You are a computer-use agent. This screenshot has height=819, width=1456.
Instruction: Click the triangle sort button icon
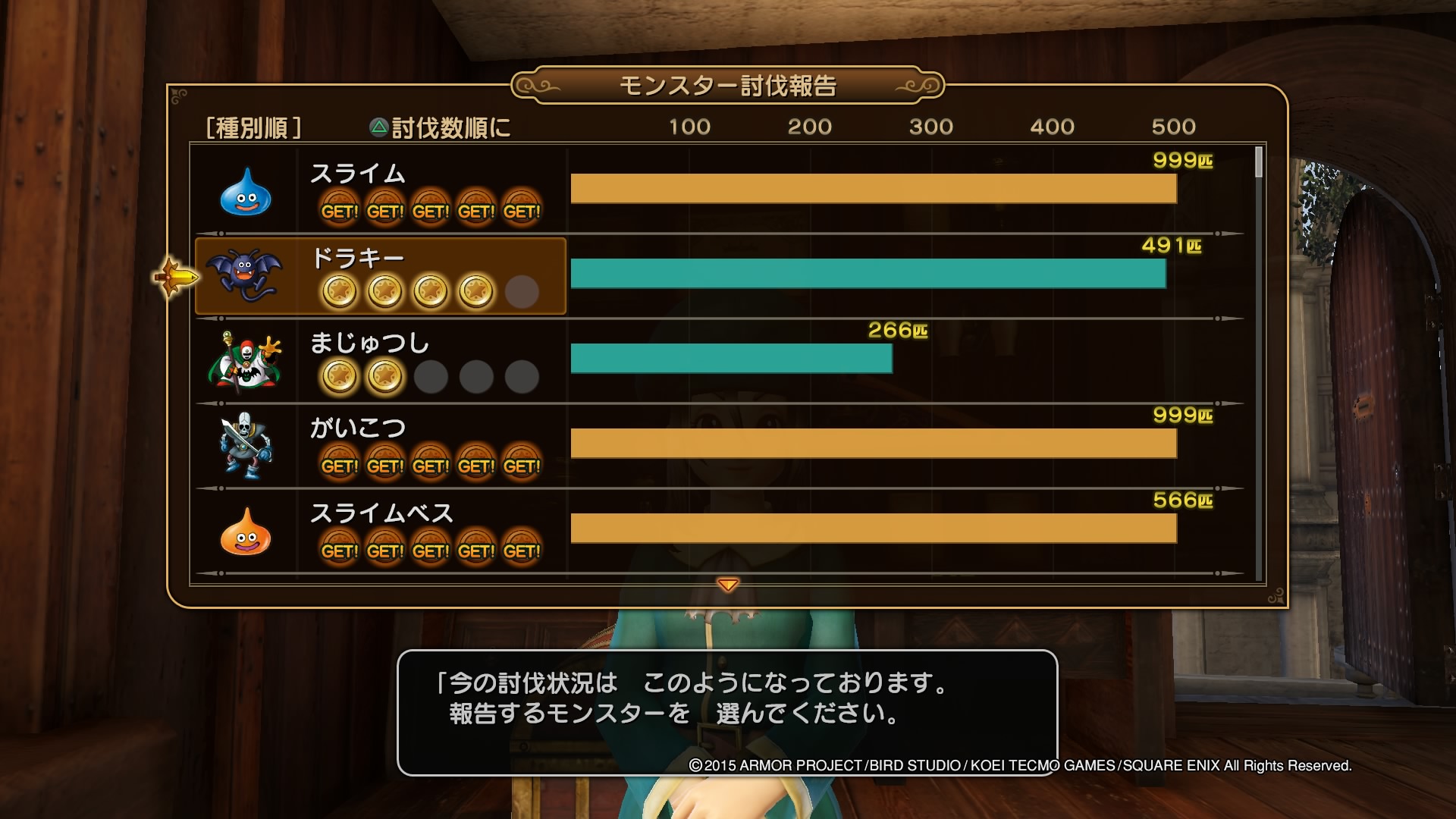378,127
